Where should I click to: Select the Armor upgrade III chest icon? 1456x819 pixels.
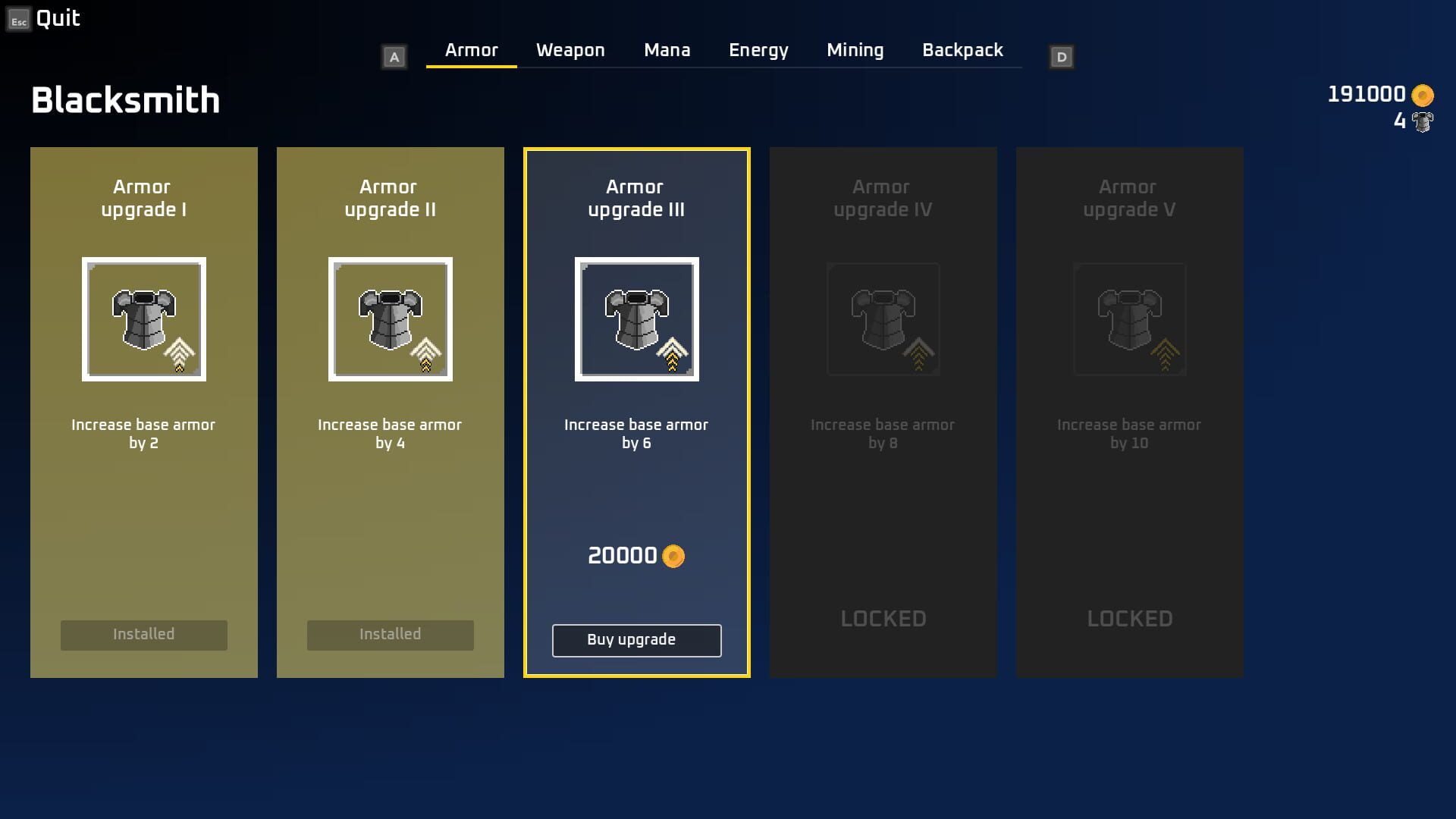pos(636,318)
